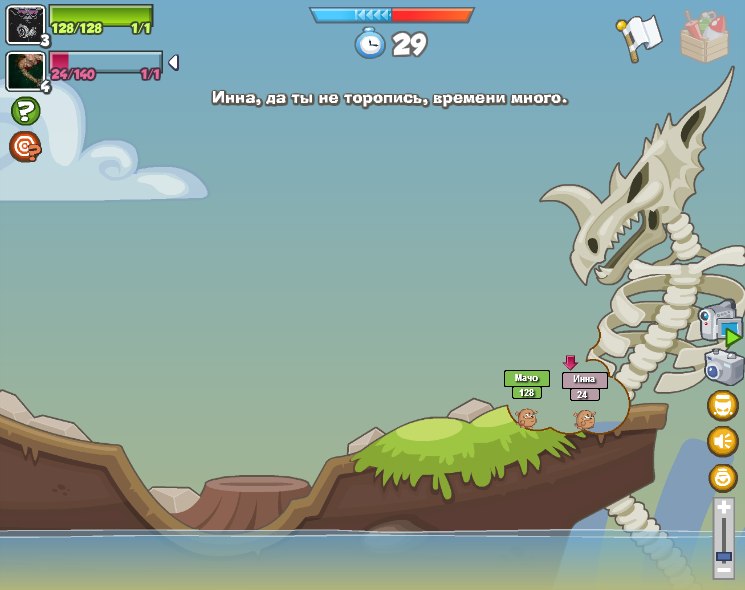Viewport: 745px width, 590px height.
Task: Select the second player's avatar portrait
Action: [x=25, y=71]
